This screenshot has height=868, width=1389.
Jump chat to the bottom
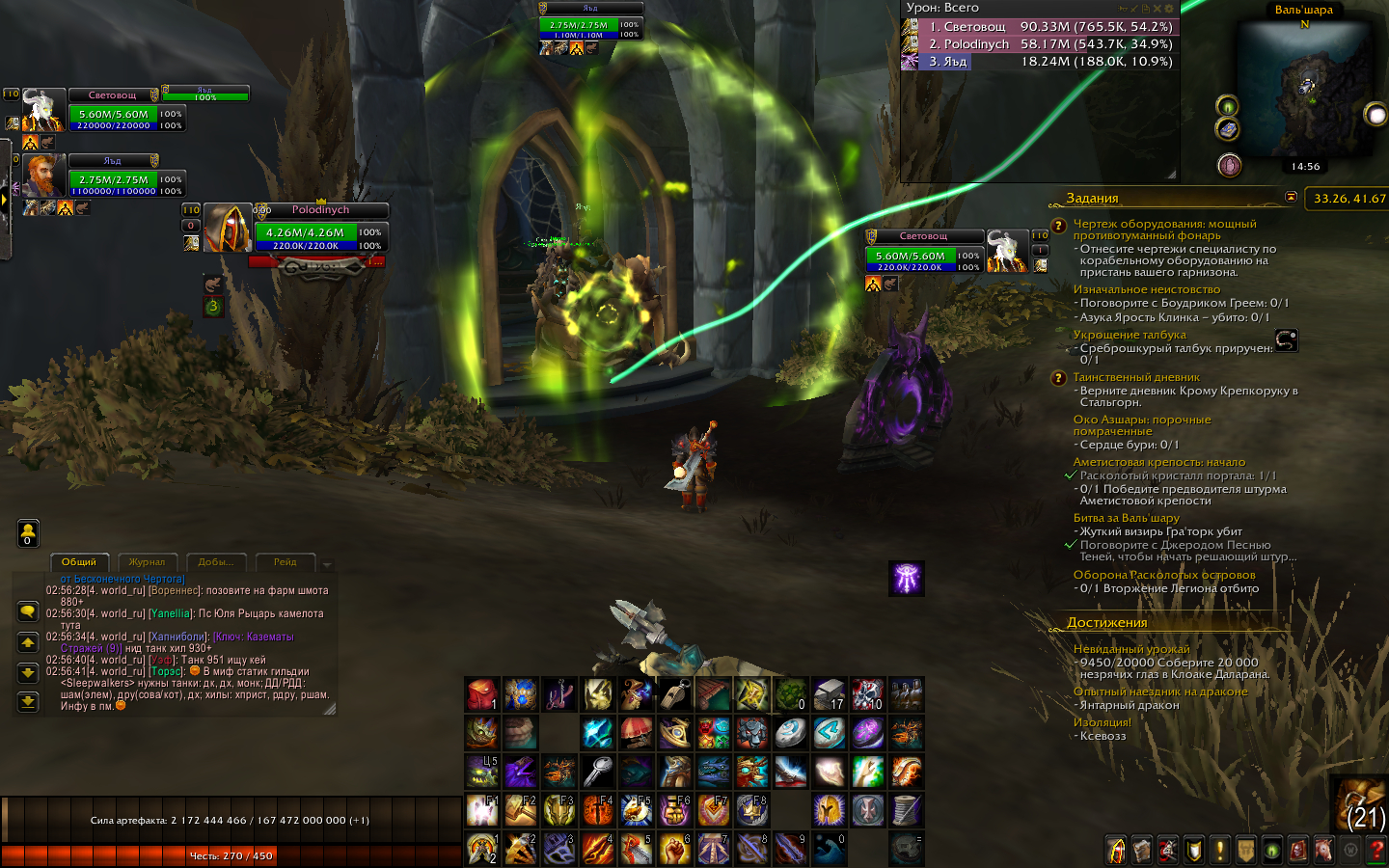[28, 702]
